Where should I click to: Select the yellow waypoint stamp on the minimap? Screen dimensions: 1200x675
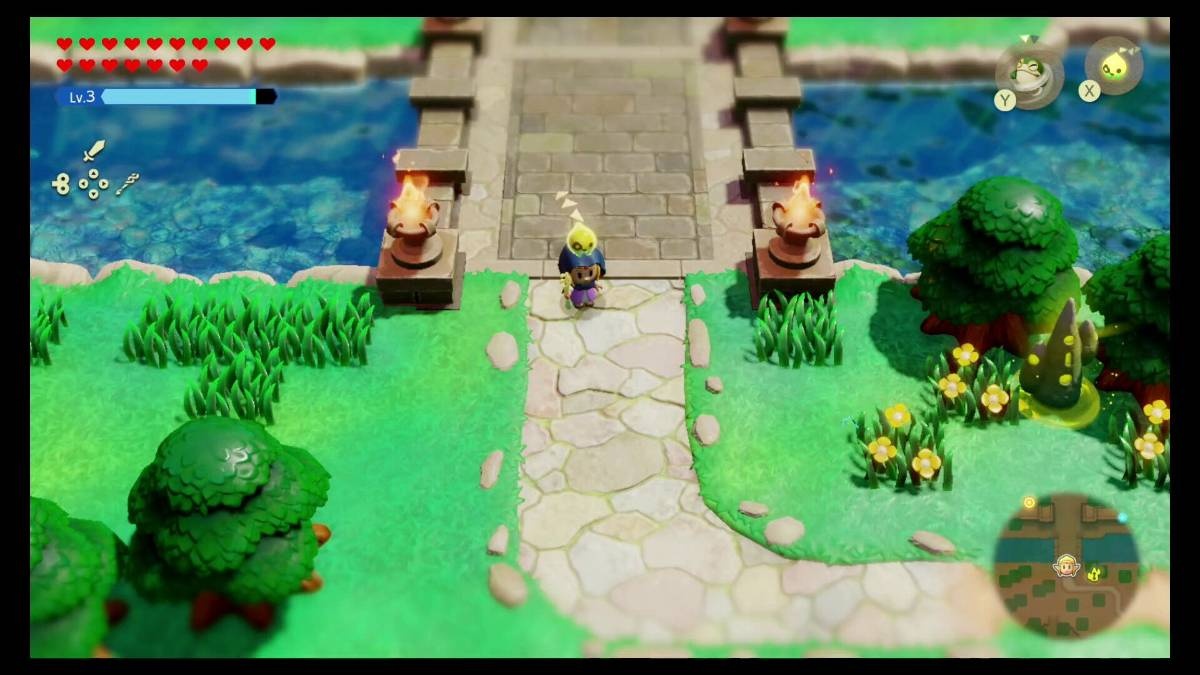click(x=1095, y=574)
